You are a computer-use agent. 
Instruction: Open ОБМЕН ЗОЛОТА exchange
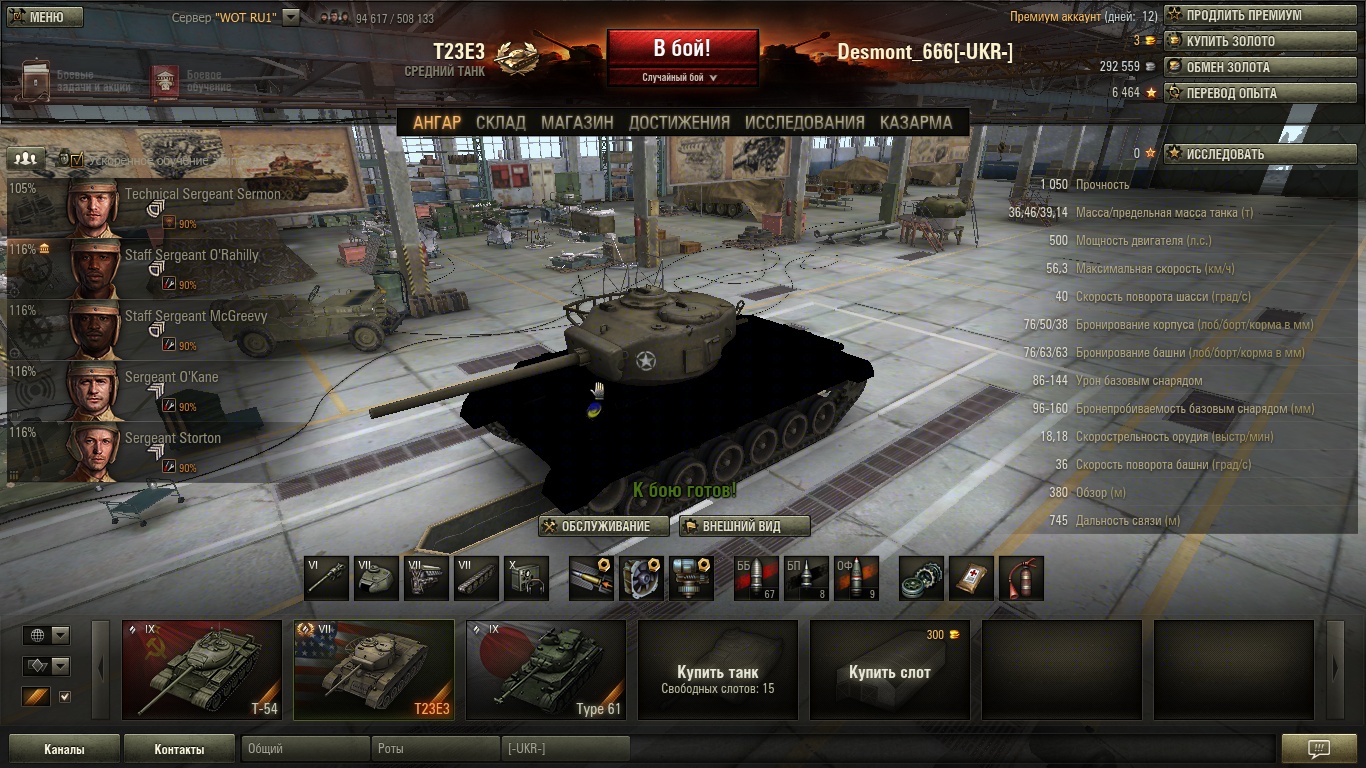pos(1260,67)
